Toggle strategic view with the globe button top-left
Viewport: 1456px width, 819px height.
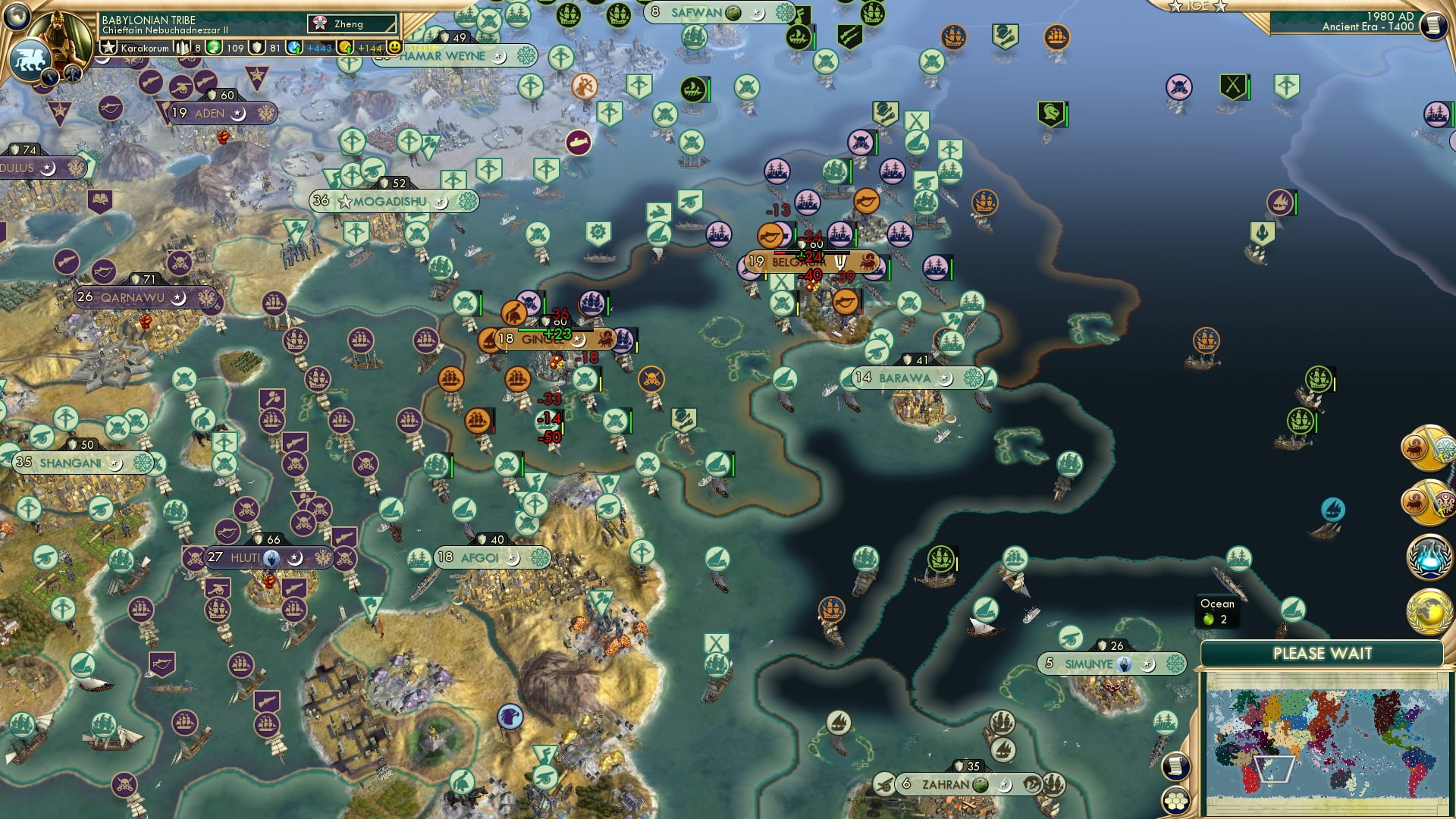click(x=16, y=17)
